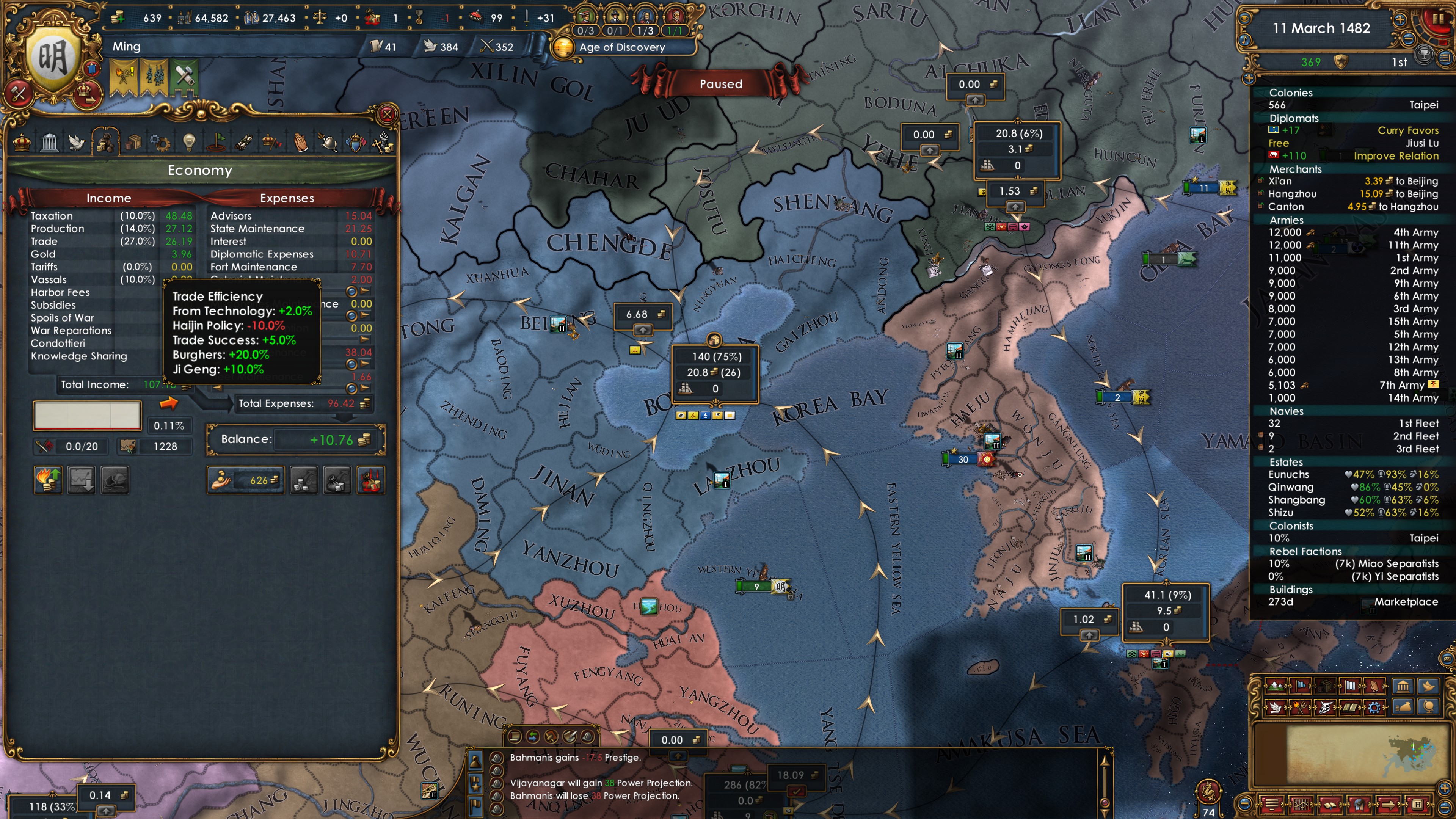Open the Court tab (crown icon)

coord(22,143)
